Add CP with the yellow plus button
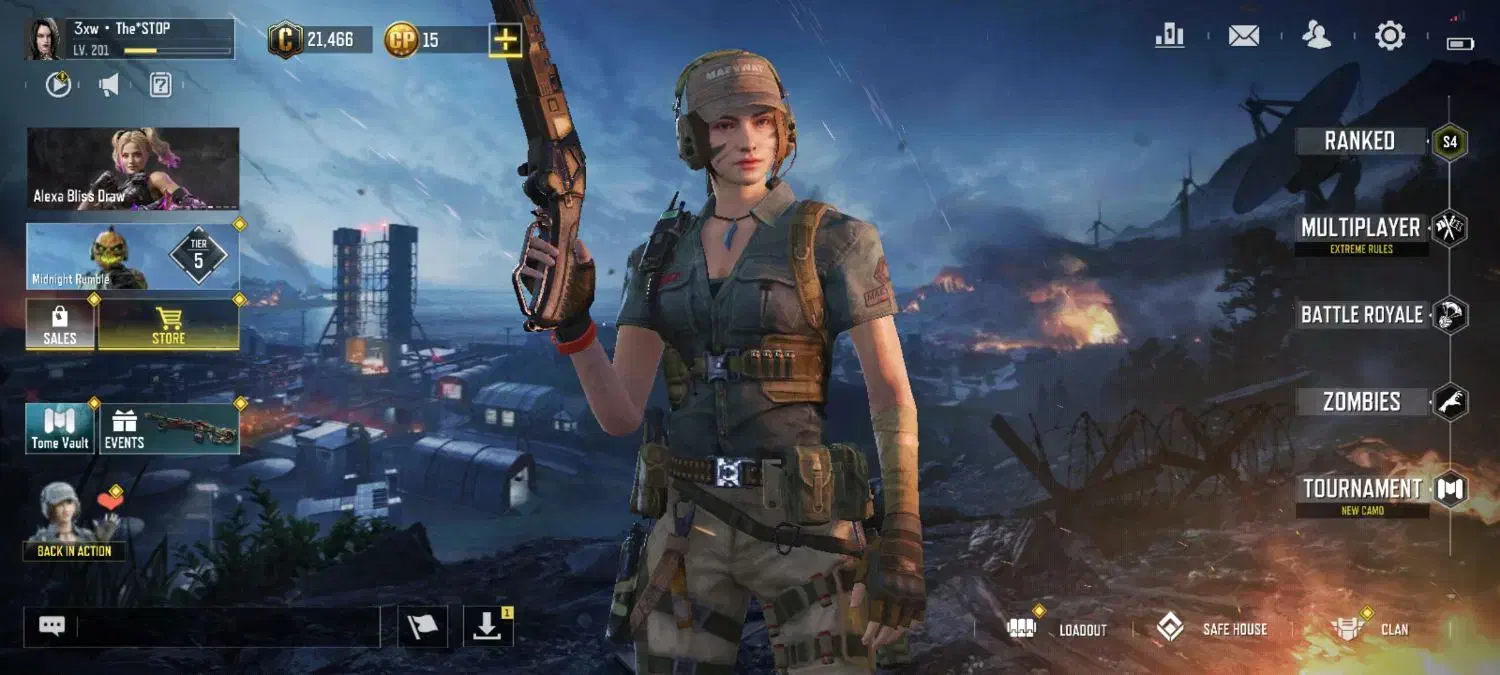 (x=506, y=40)
